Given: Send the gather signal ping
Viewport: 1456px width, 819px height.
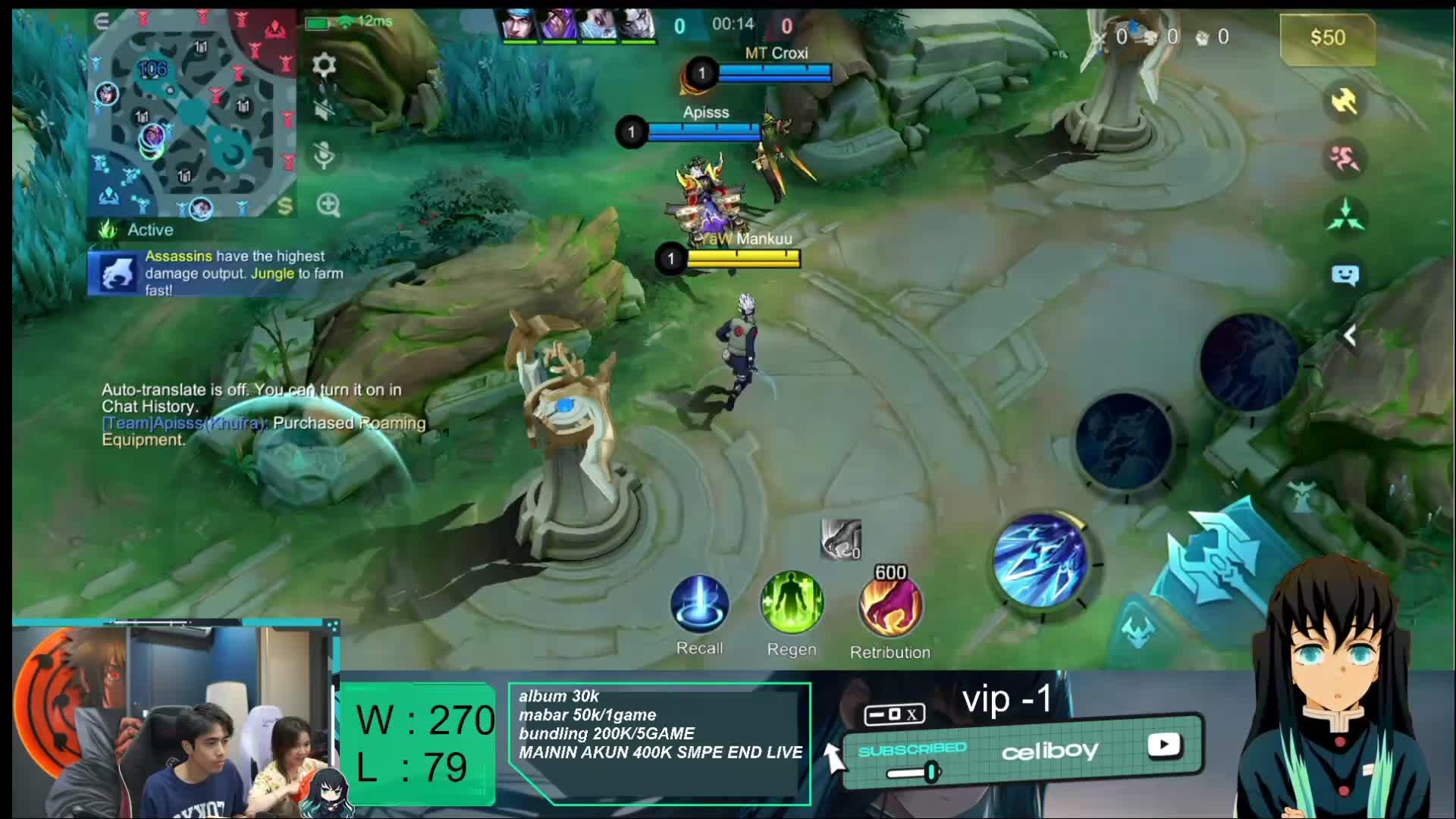Looking at the screenshot, I should tap(1345, 216).
